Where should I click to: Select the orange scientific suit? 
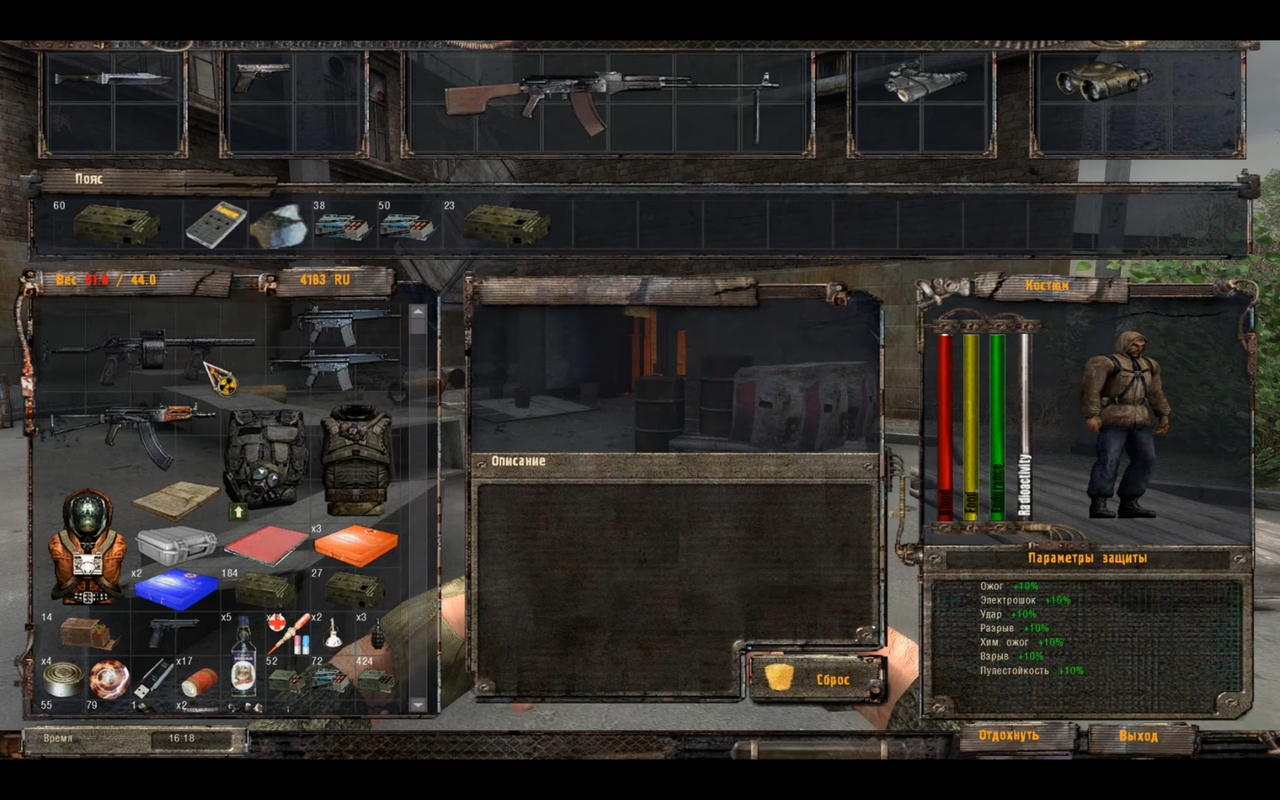click(87, 546)
